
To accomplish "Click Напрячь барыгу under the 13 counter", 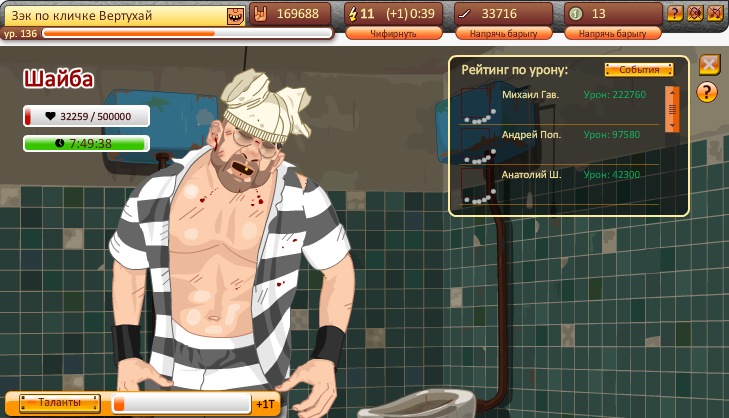I will pos(612,33).
